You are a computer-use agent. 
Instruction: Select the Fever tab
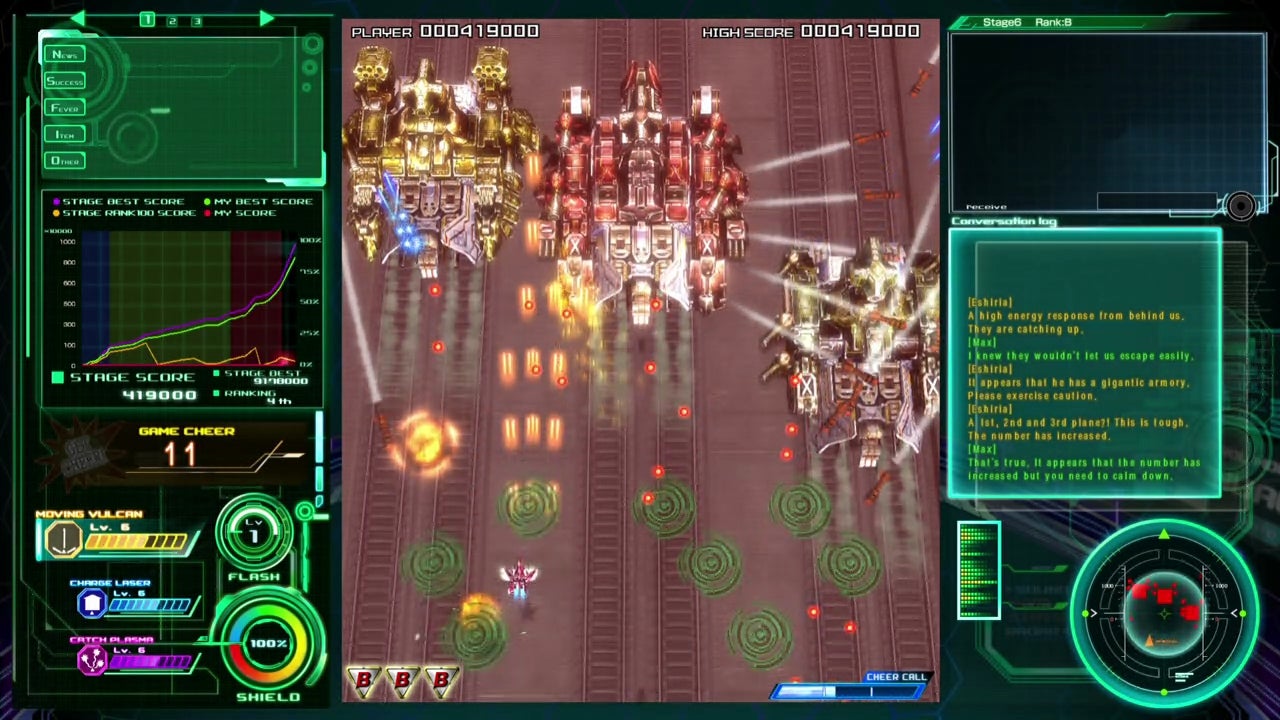[65, 108]
